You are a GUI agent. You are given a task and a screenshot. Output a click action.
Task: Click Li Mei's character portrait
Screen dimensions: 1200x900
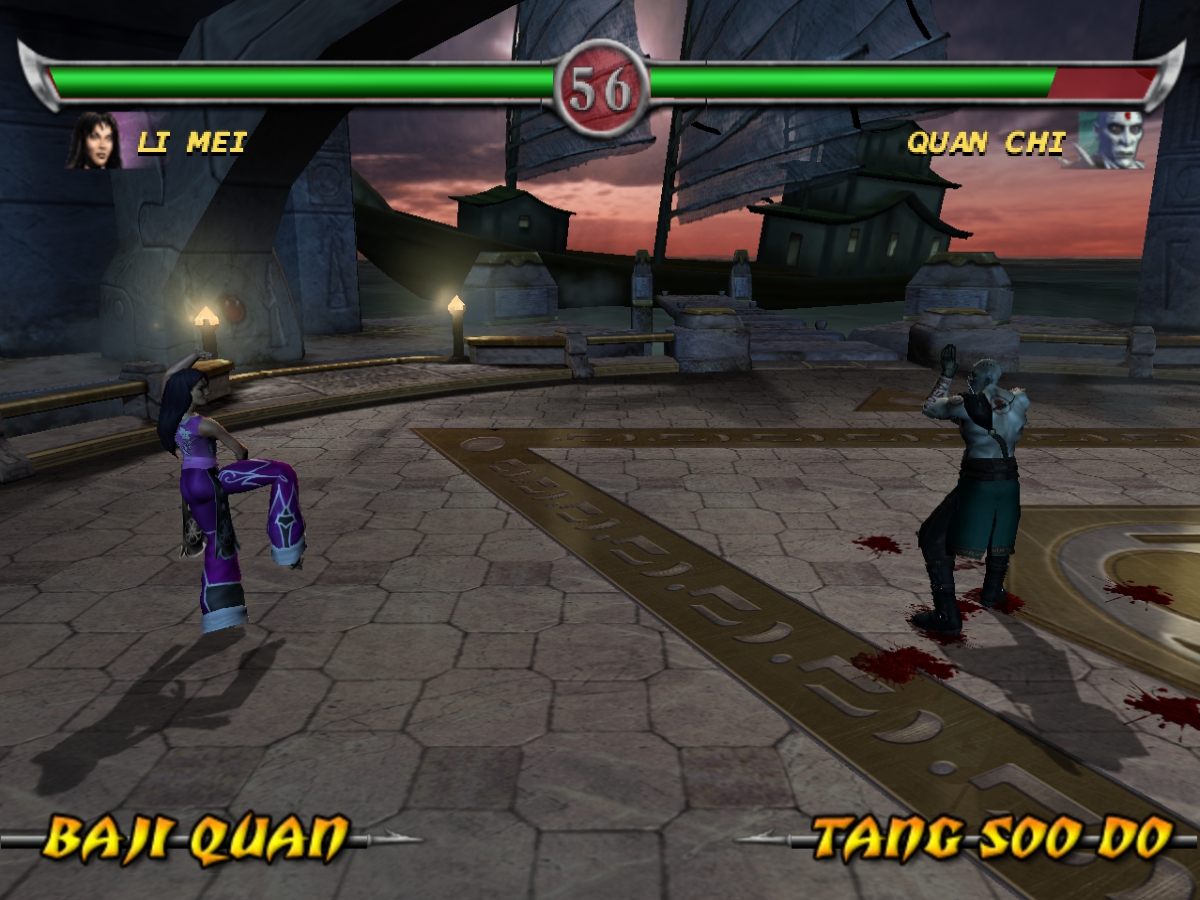point(95,141)
